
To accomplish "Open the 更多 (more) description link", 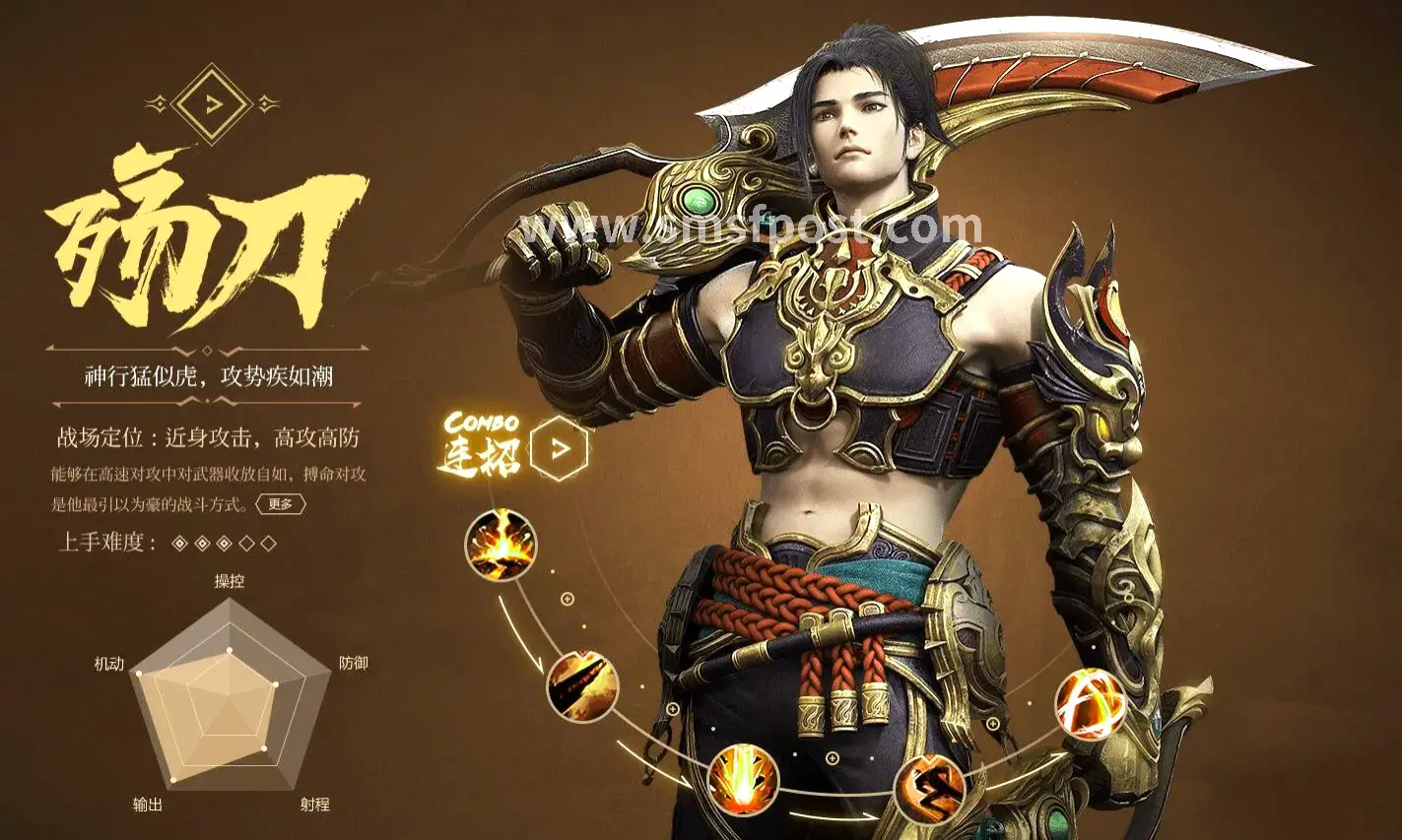I will click(x=281, y=504).
